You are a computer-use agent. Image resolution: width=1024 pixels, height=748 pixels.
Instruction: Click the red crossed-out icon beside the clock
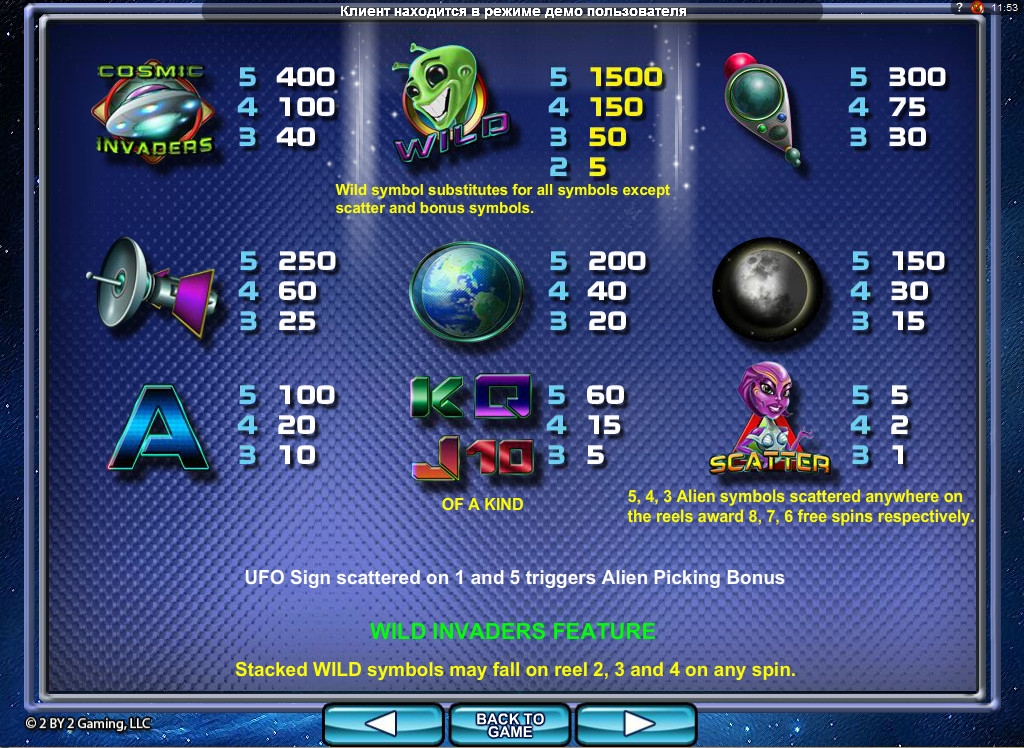click(978, 7)
